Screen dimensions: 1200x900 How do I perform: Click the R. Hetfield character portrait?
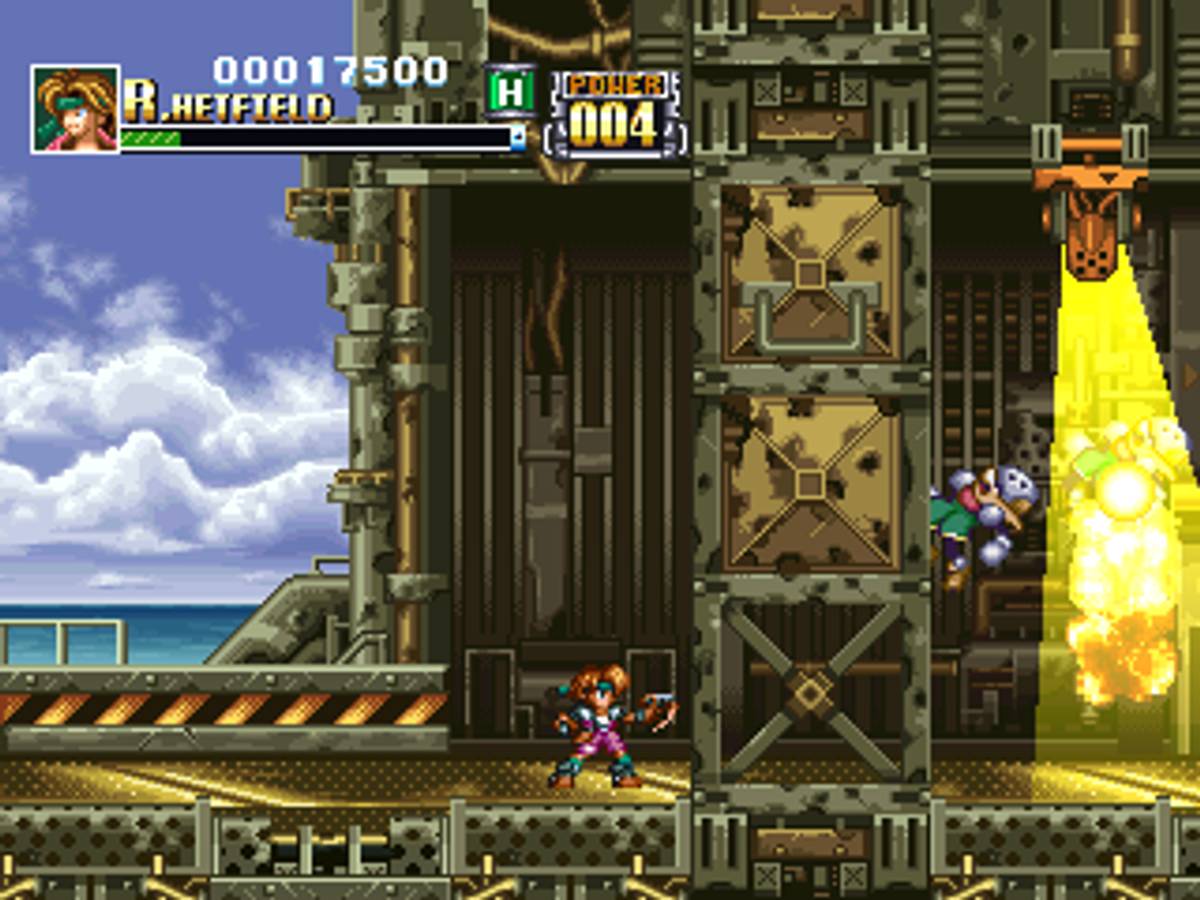(x=75, y=109)
